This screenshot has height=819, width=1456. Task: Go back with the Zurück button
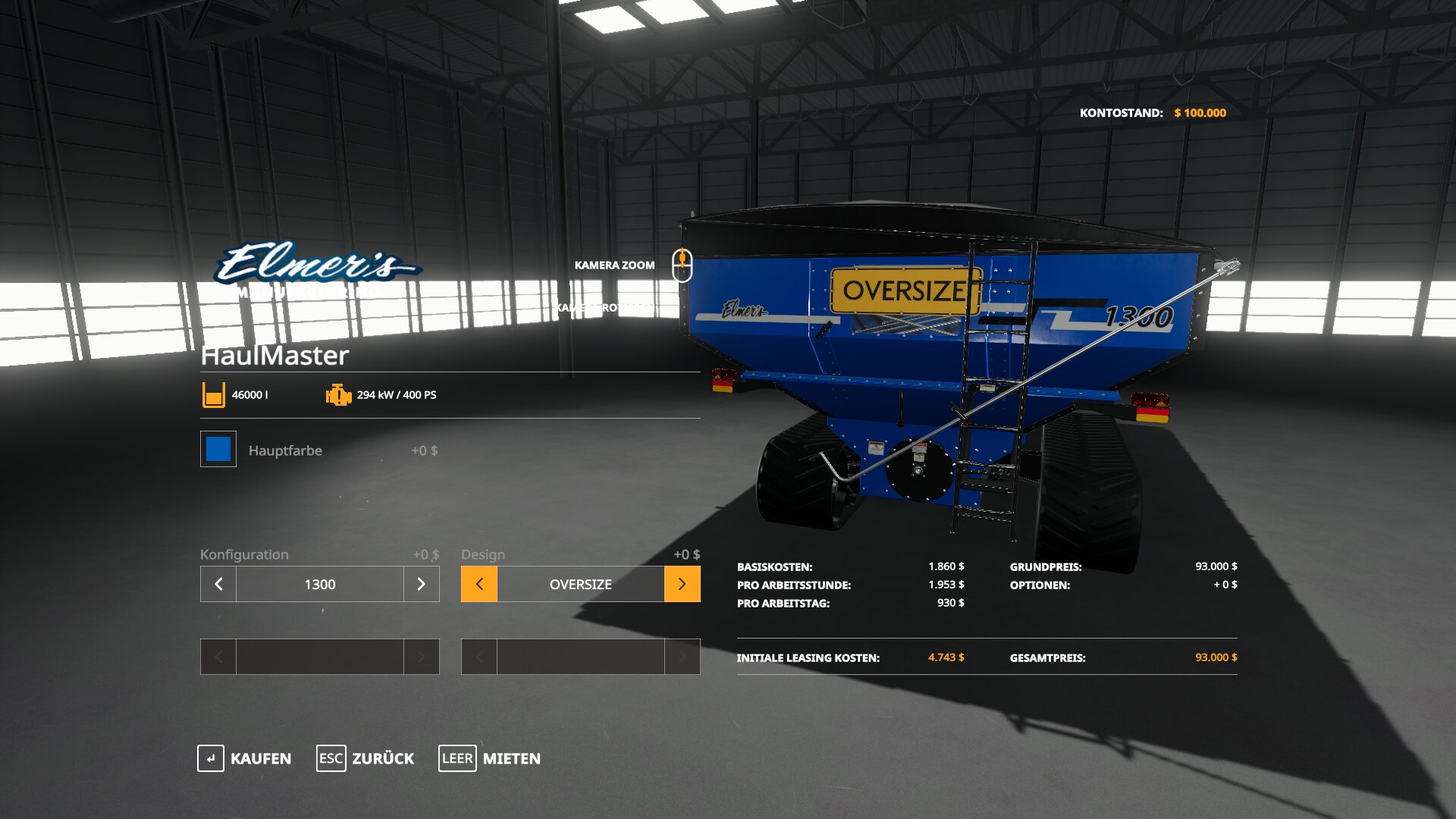[366, 758]
